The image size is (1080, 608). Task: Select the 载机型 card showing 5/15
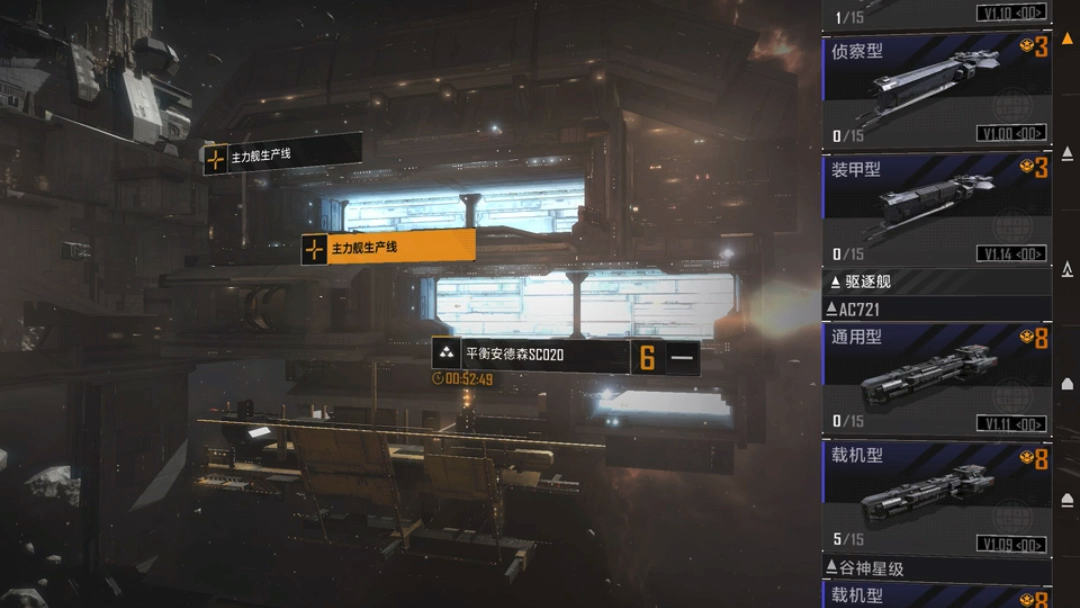935,497
